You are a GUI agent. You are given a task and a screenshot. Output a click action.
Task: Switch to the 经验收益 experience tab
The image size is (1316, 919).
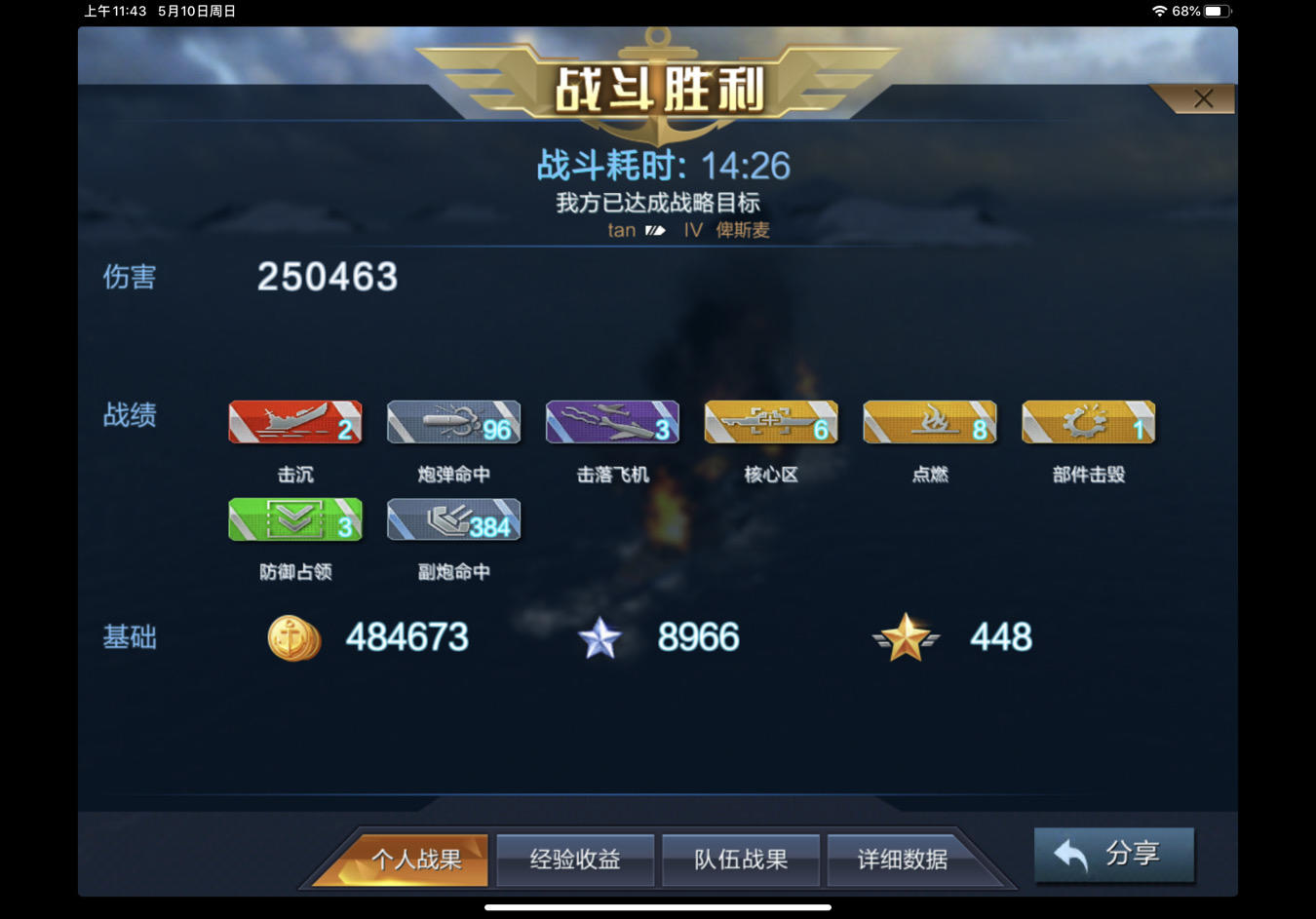click(574, 860)
